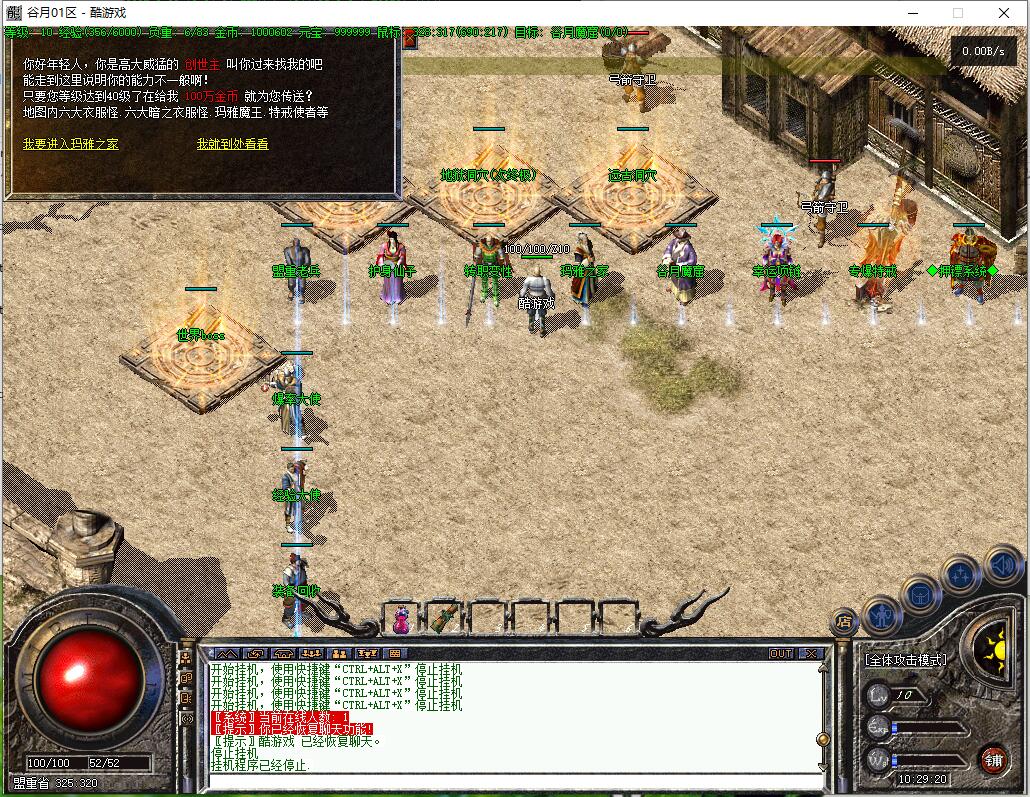This screenshot has width=1030, height=797.
Task: Open the skills sparkle round icon
Action: [x=960, y=574]
